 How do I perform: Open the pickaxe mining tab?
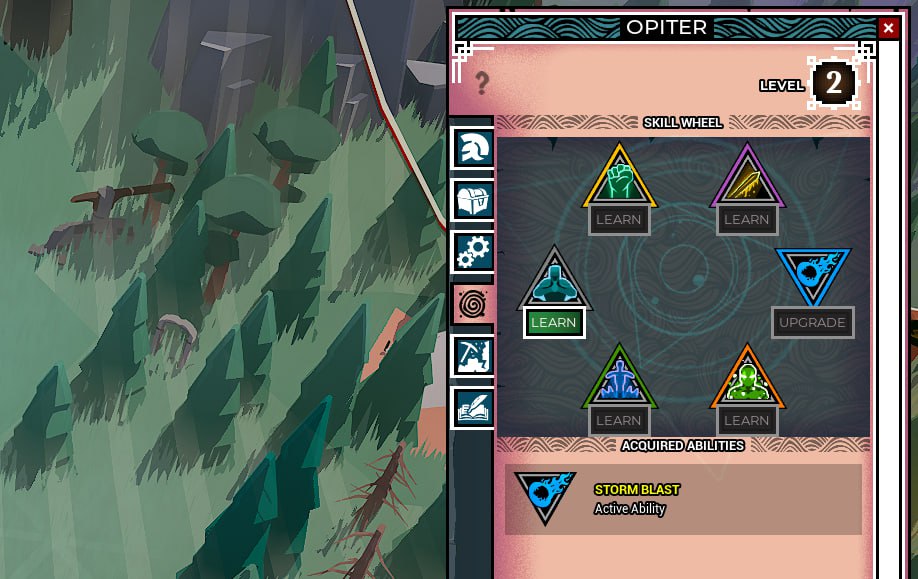(x=472, y=356)
